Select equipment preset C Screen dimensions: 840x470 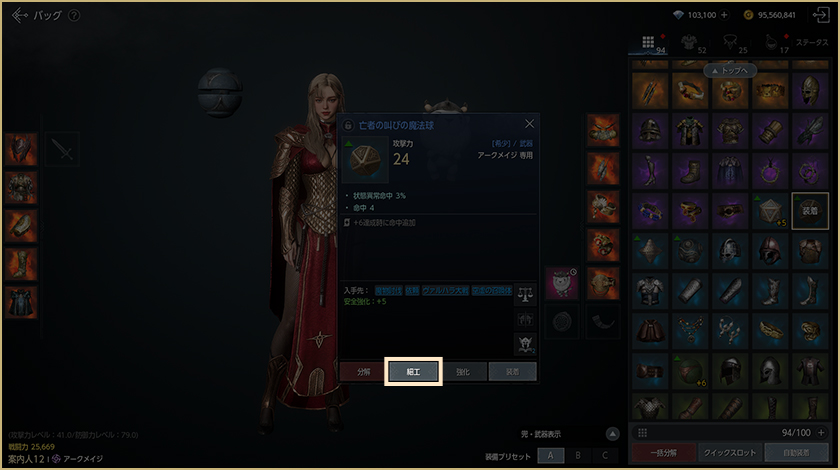(604, 455)
